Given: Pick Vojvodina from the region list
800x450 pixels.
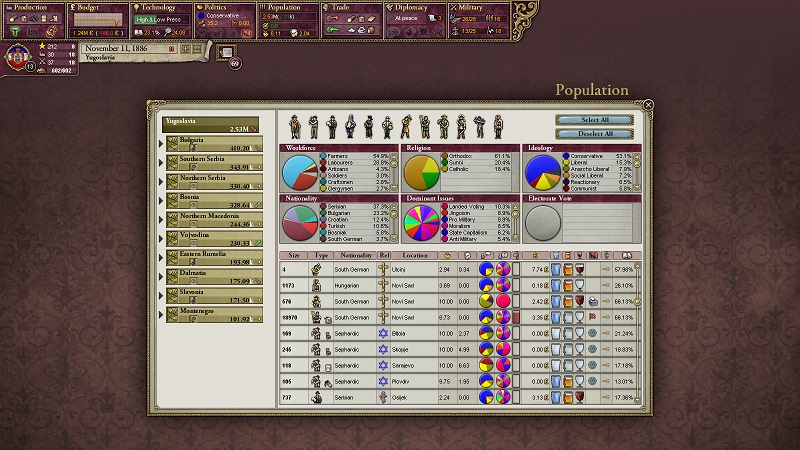Looking at the screenshot, I should (x=210, y=238).
